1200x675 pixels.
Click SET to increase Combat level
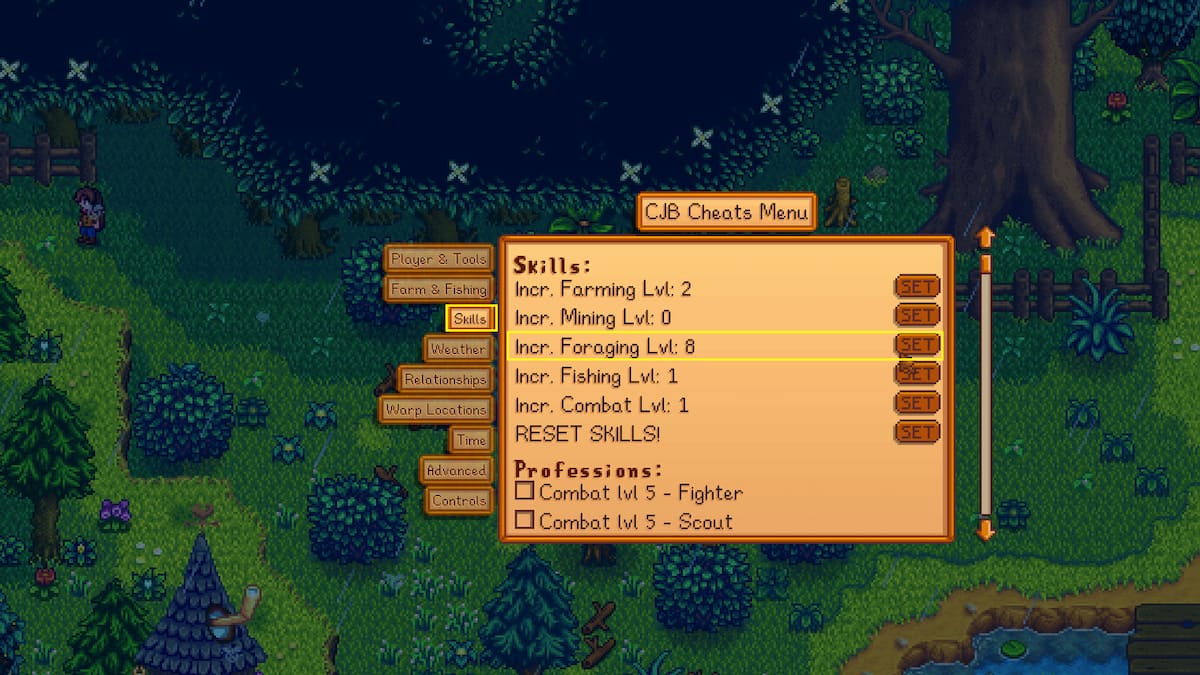point(916,403)
